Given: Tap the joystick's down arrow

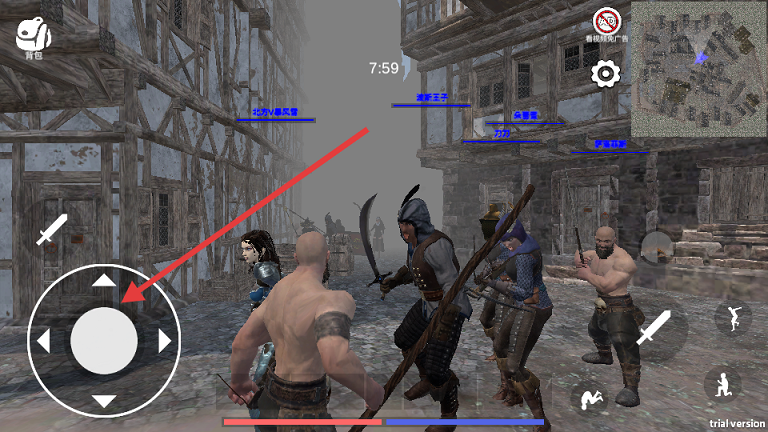Looking at the screenshot, I should tap(104, 402).
